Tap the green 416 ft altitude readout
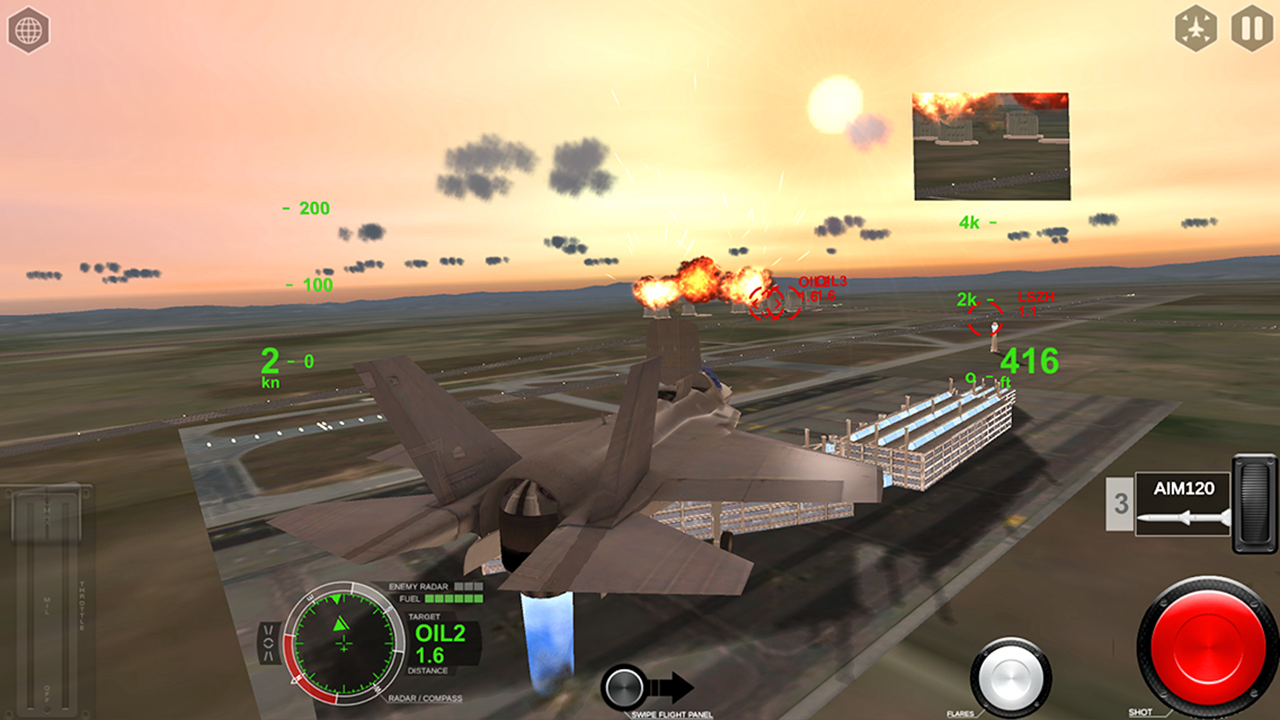The image size is (1280, 720). tap(1028, 362)
